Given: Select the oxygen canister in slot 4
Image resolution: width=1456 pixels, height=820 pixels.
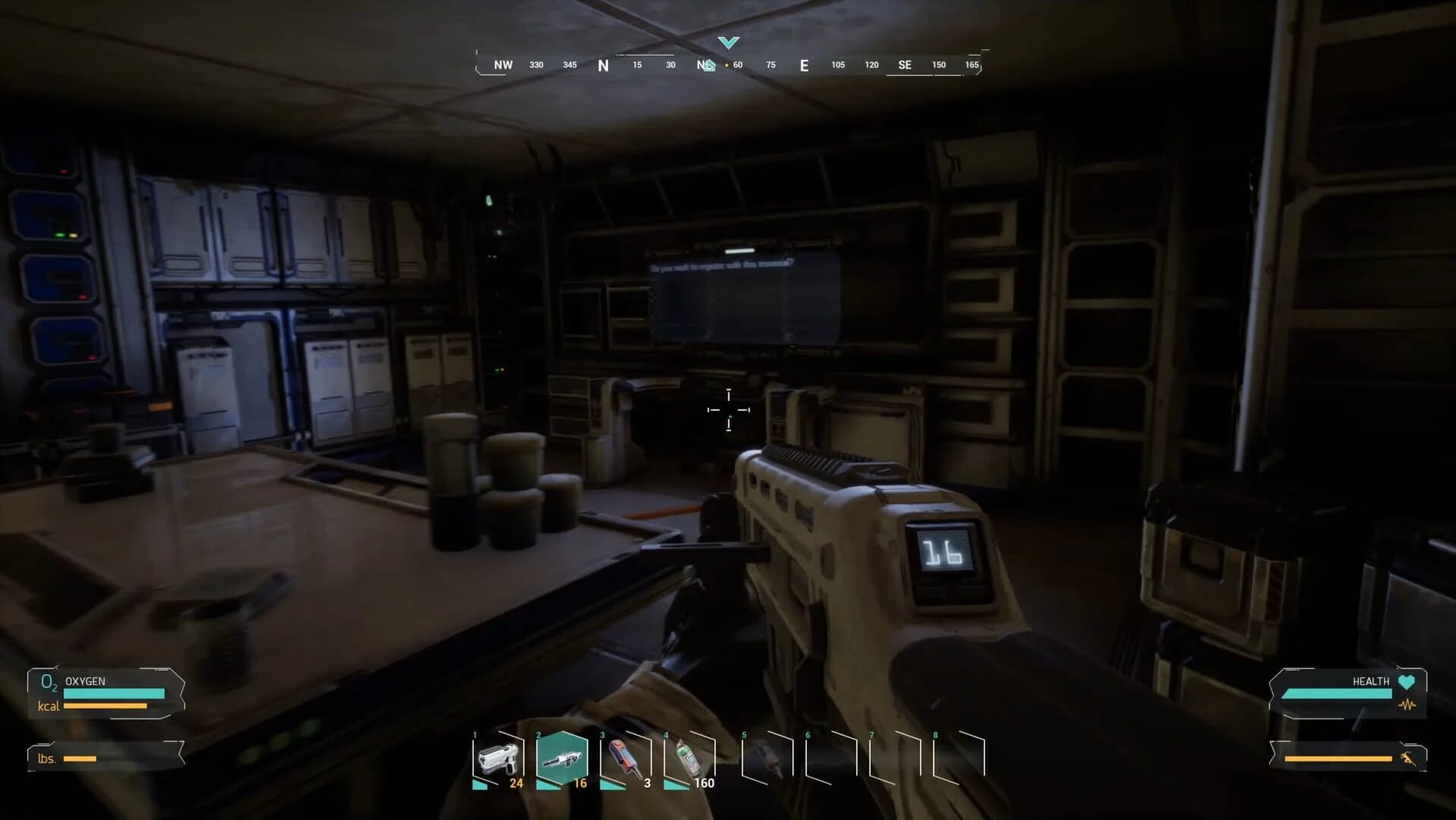Looking at the screenshot, I should pyautogui.click(x=689, y=757).
